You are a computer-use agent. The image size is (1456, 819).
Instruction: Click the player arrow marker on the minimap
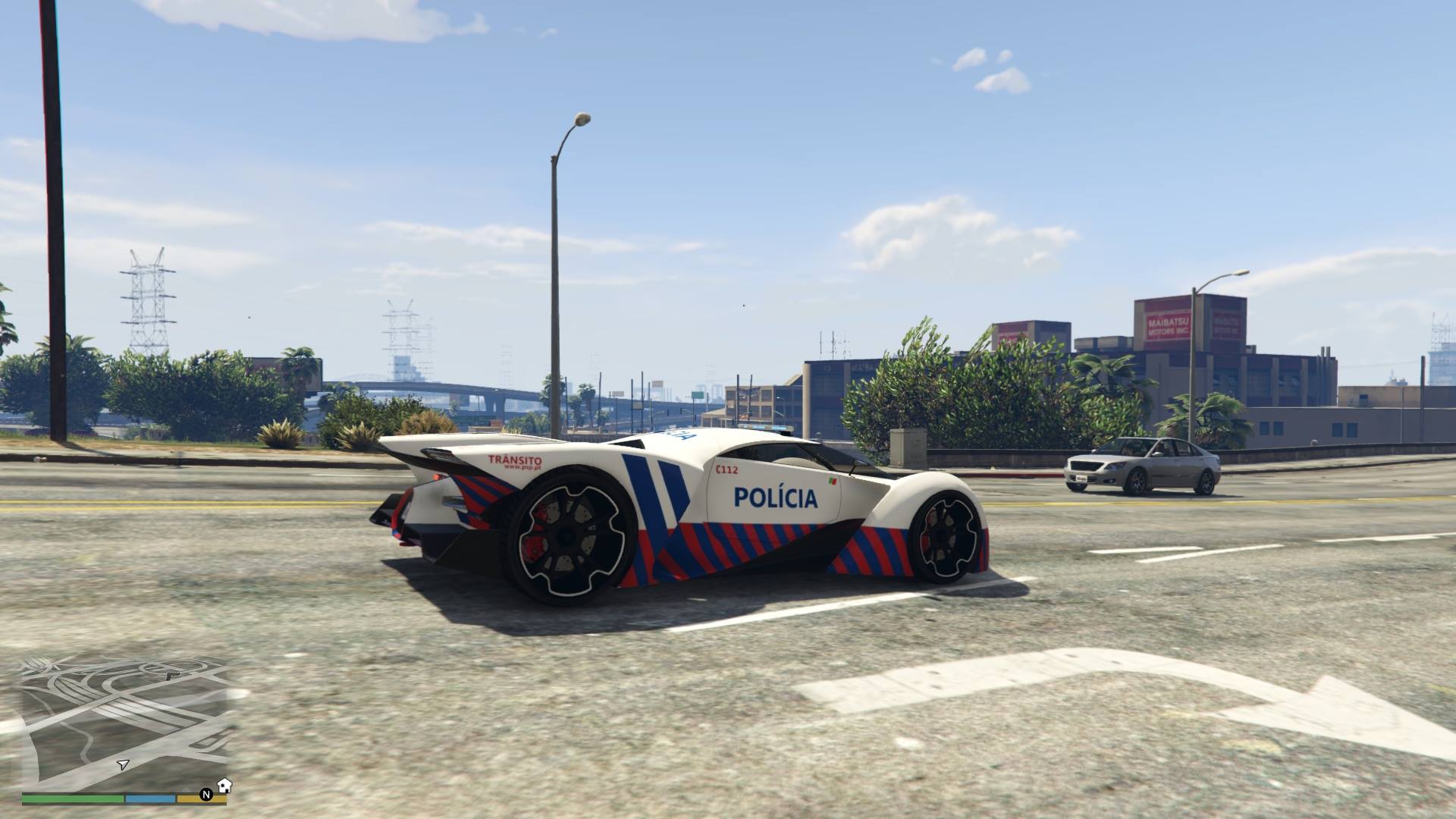click(123, 766)
